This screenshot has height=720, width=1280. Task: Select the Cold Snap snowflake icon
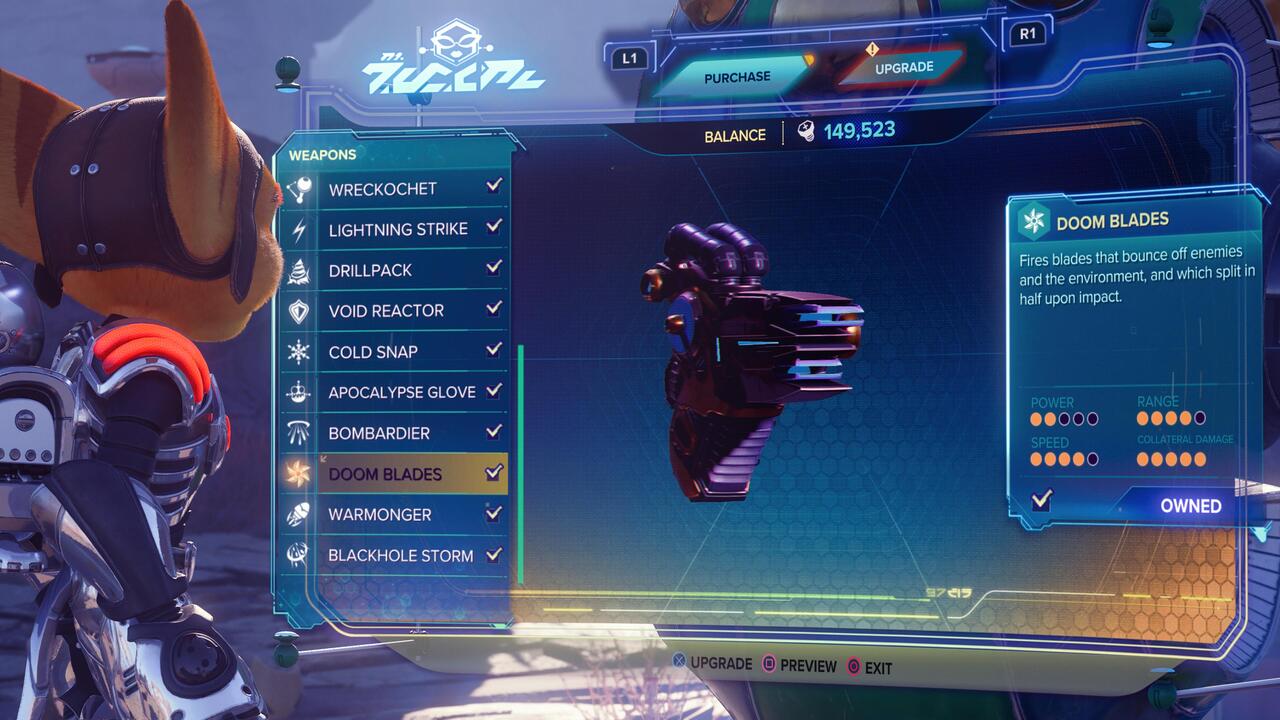(300, 351)
